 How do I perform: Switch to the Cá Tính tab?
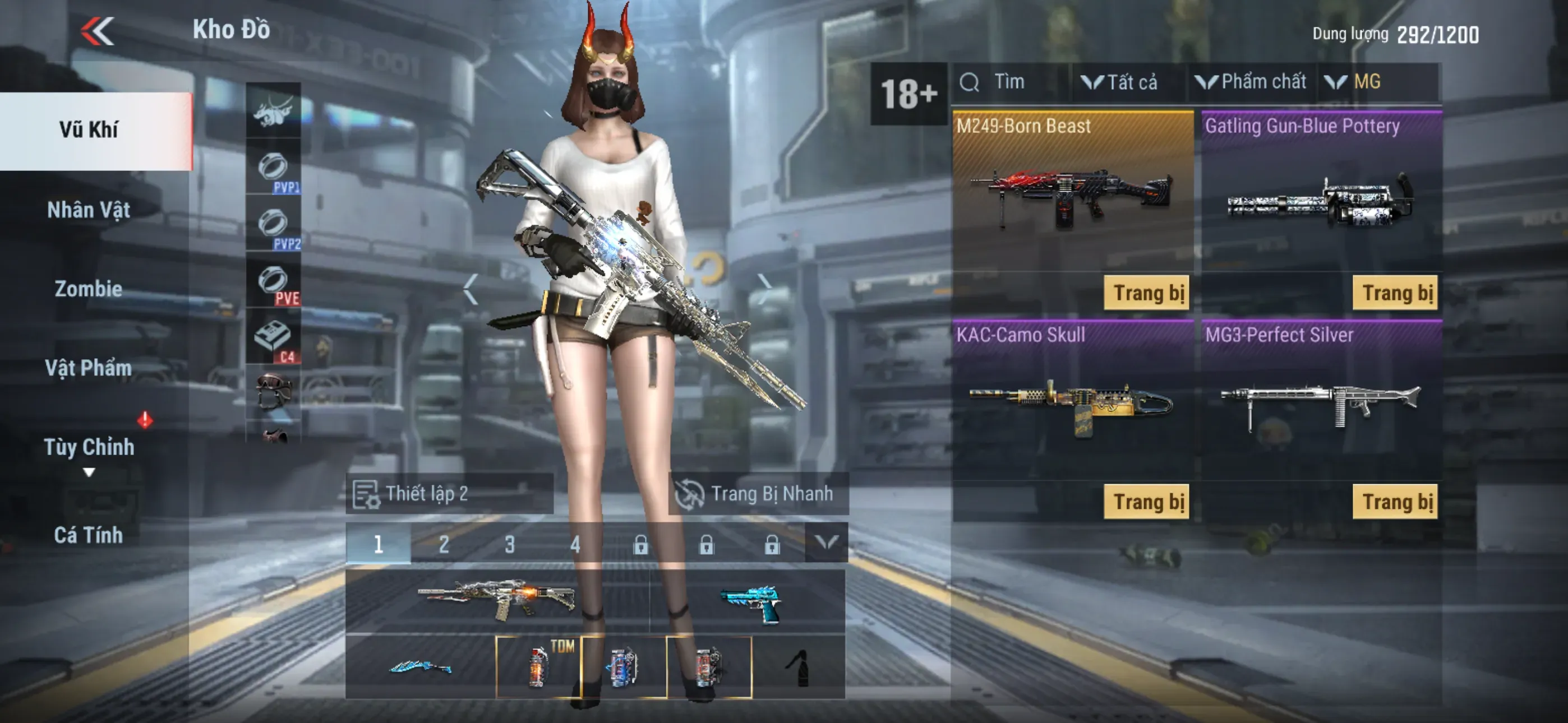[89, 536]
